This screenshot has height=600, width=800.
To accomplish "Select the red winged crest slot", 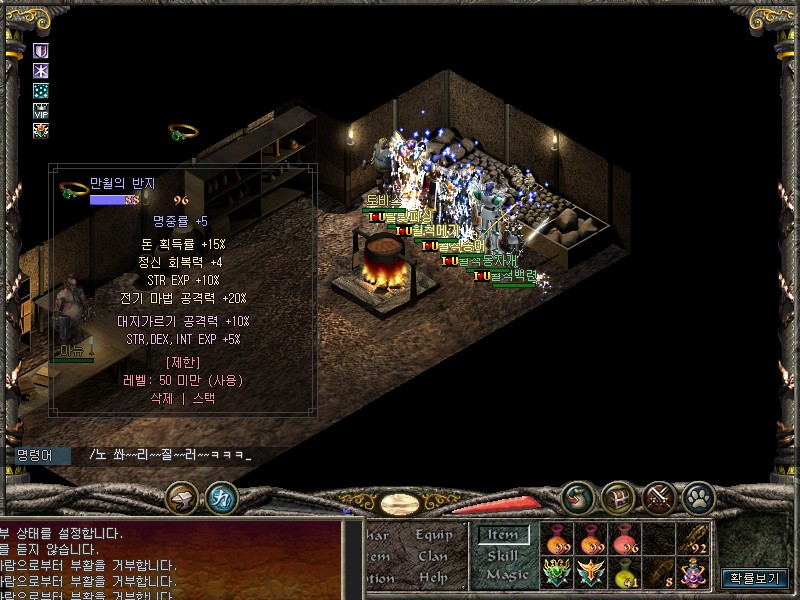I will pyautogui.click(x=592, y=573).
